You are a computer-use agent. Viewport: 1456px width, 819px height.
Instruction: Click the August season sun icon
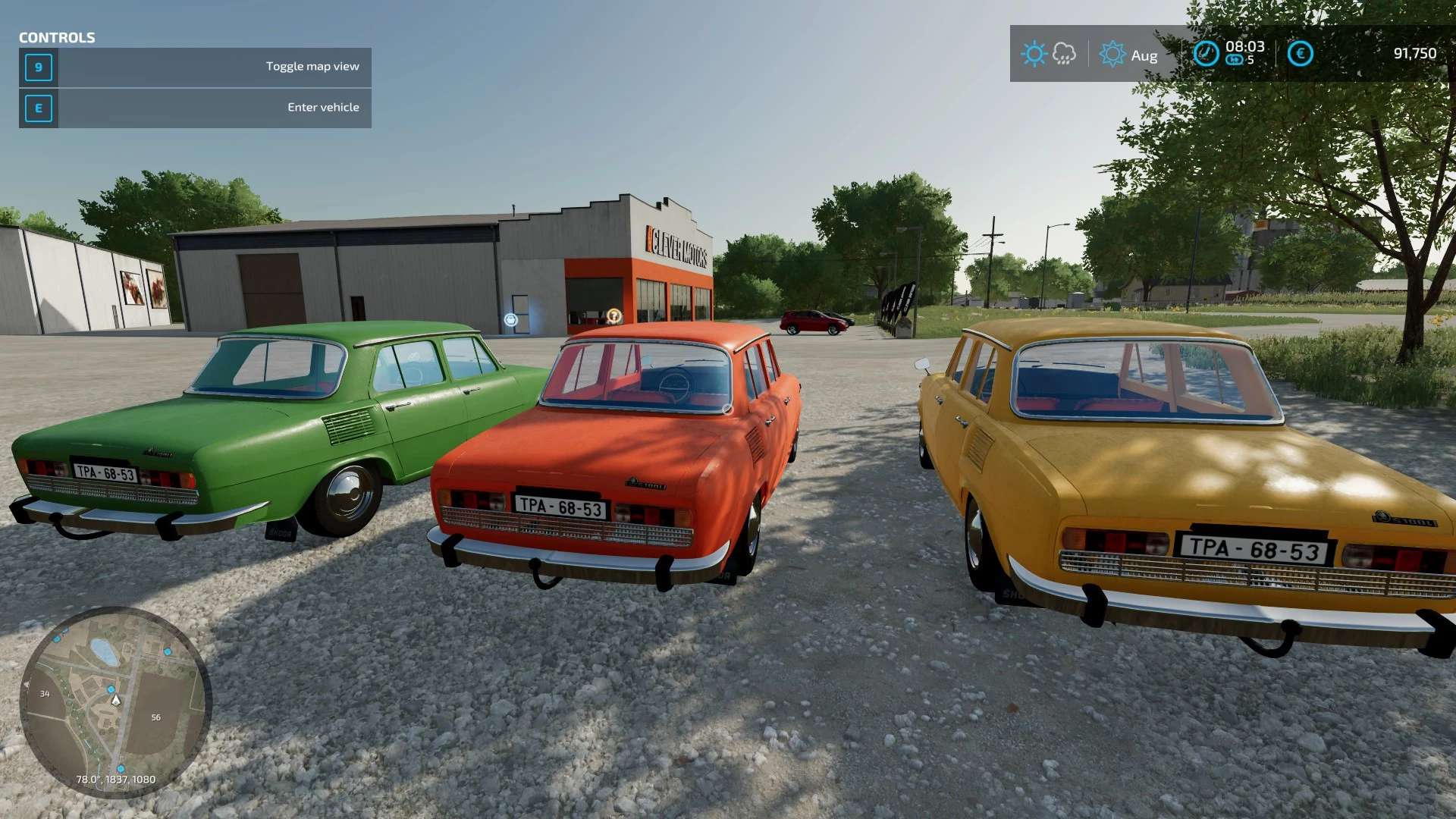pyautogui.click(x=1112, y=54)
